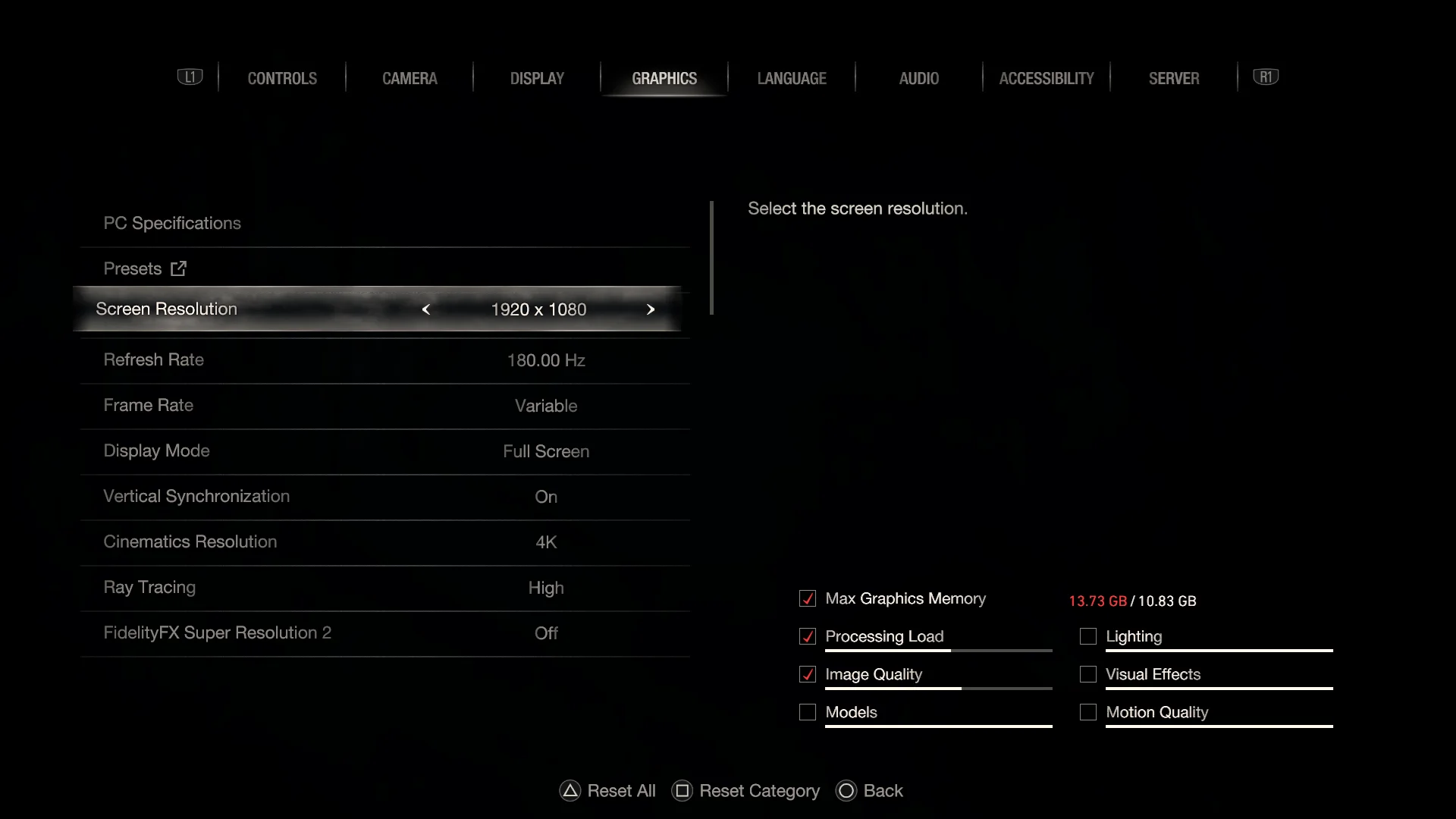Switch to the Controls tab
Viewport: 1456px width, 819px height.
282,78
